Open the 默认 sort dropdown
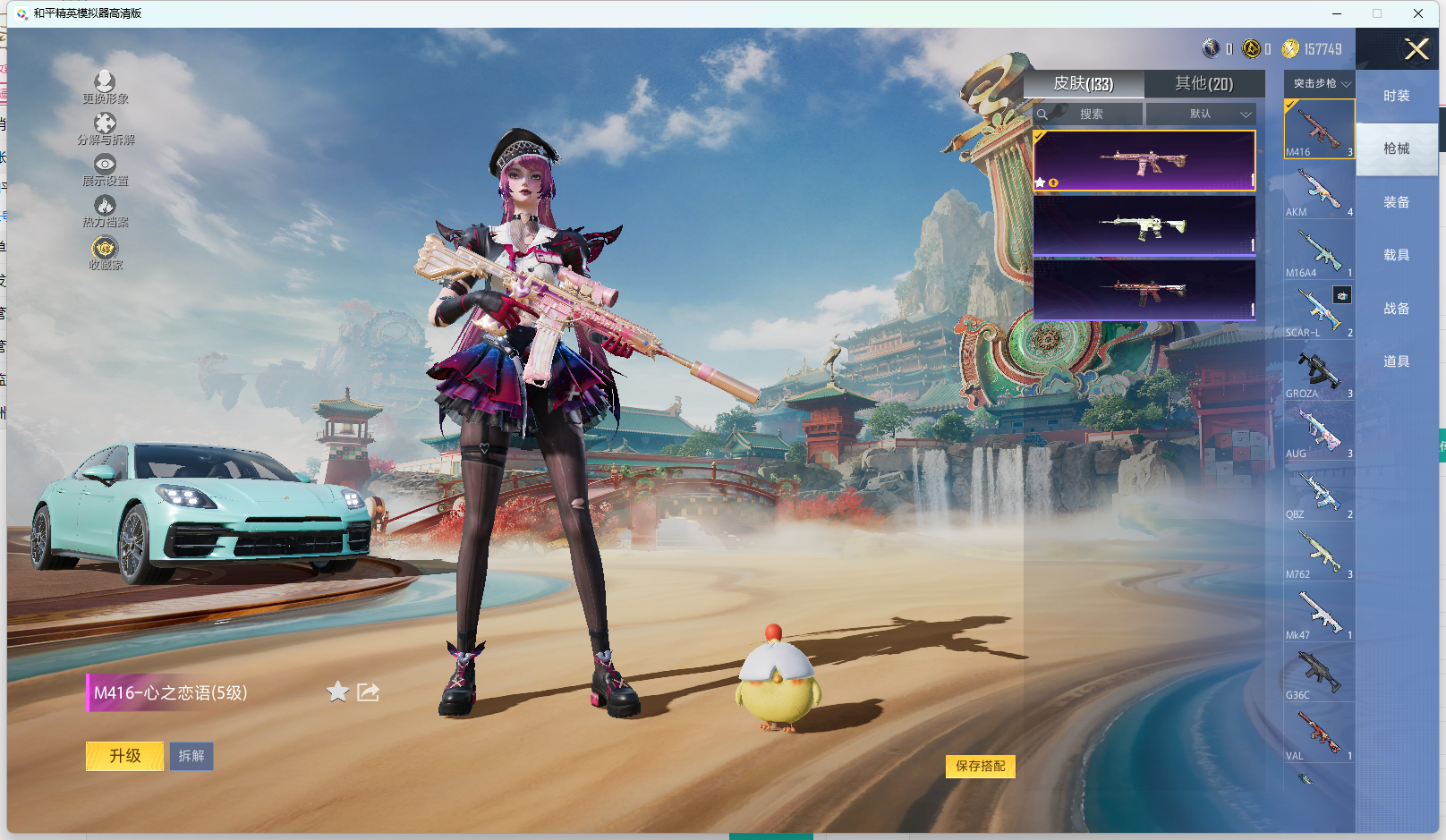Viewport: 1446px width, 840px height. coord(1202,114)
